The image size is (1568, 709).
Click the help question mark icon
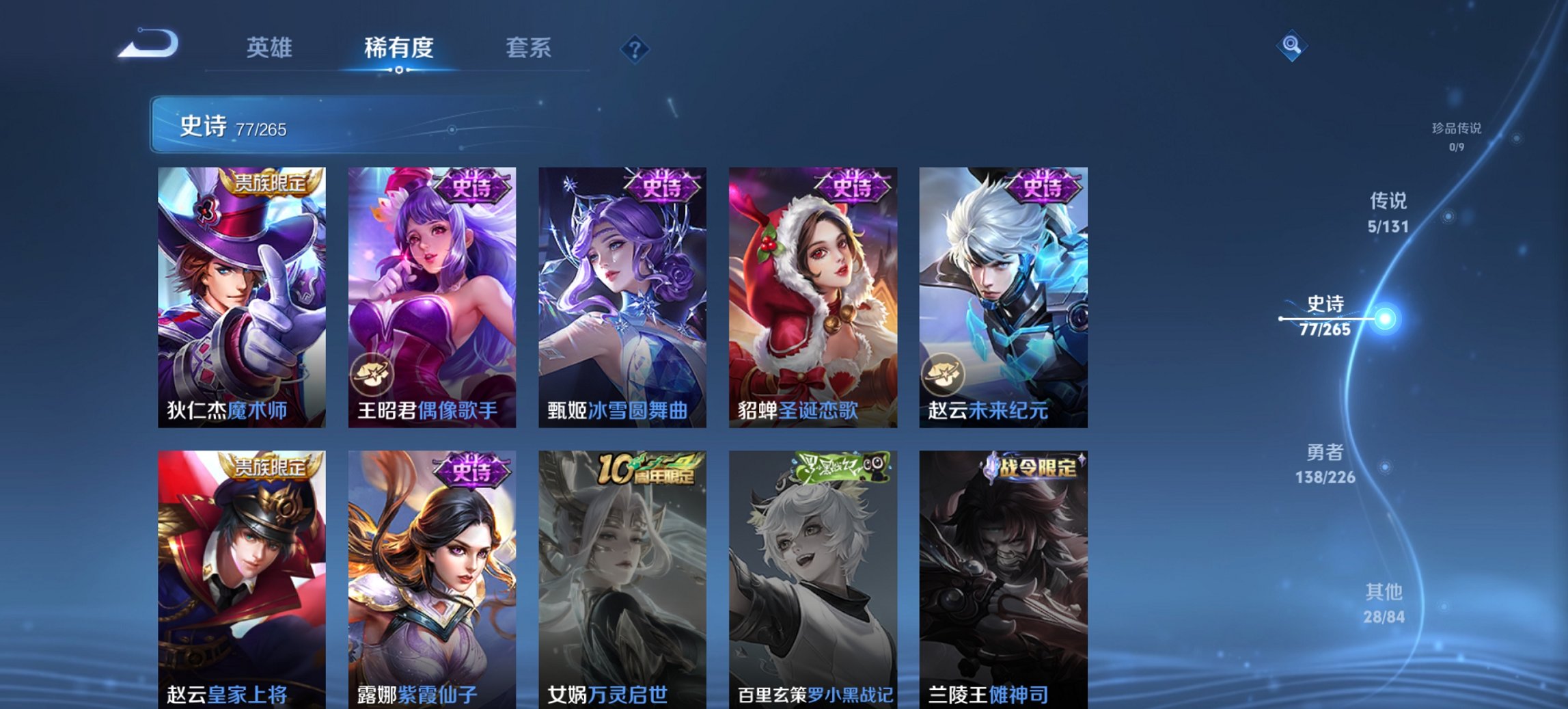(x=633, y=48)
